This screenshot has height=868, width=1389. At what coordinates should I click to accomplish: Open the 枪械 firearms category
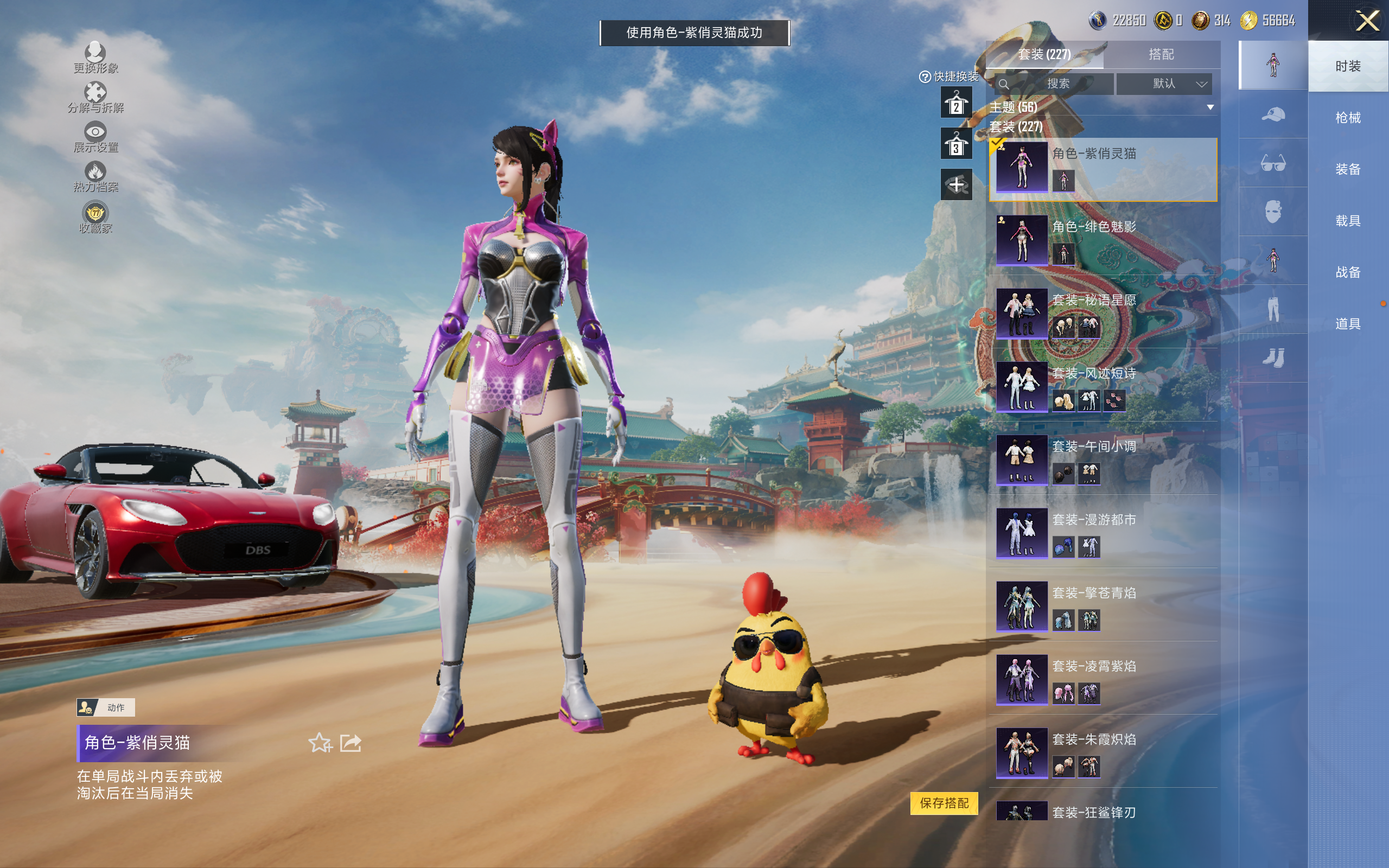1347,118
